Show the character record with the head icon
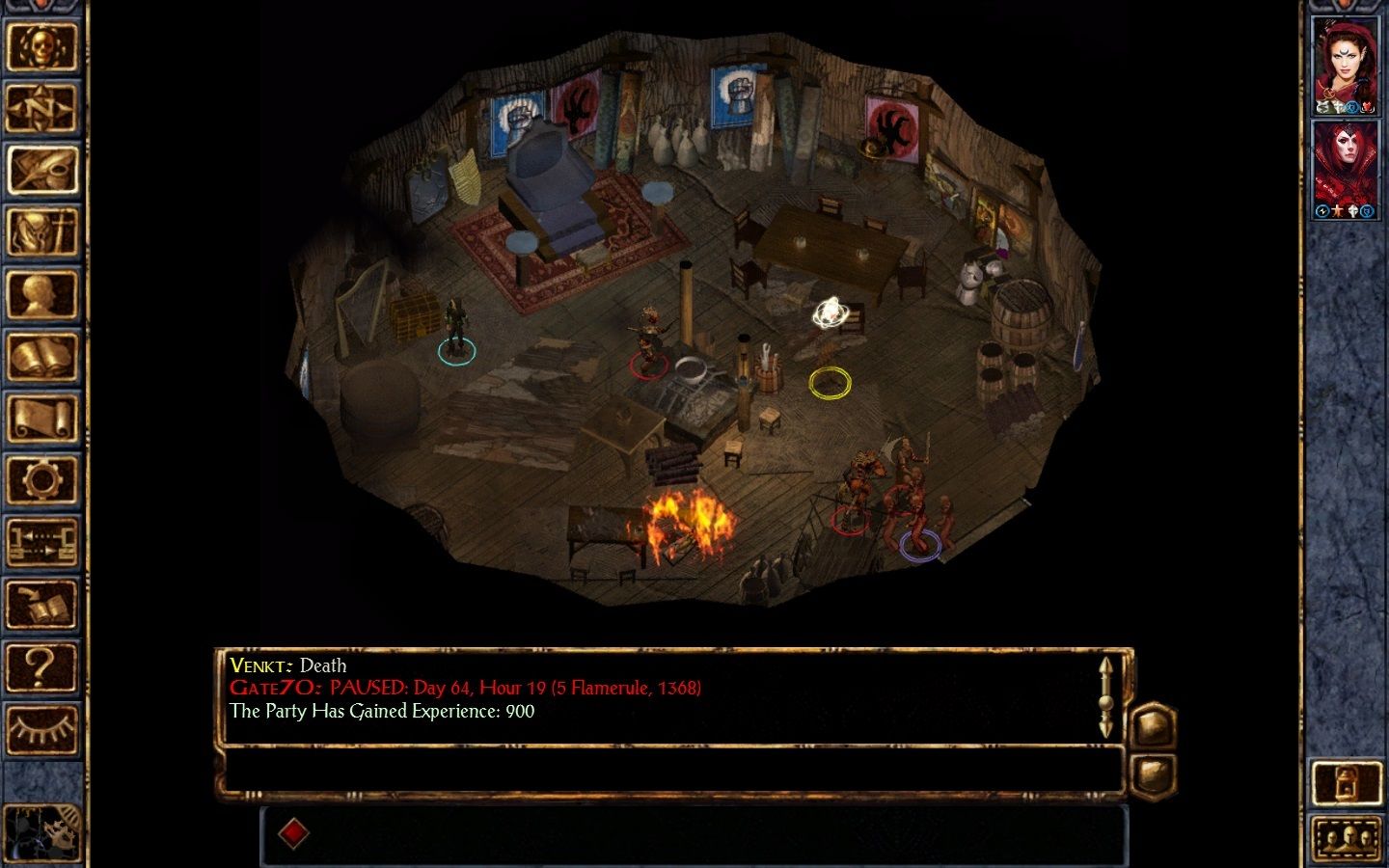Viewport: 1389px width, 868px height. 41,294
